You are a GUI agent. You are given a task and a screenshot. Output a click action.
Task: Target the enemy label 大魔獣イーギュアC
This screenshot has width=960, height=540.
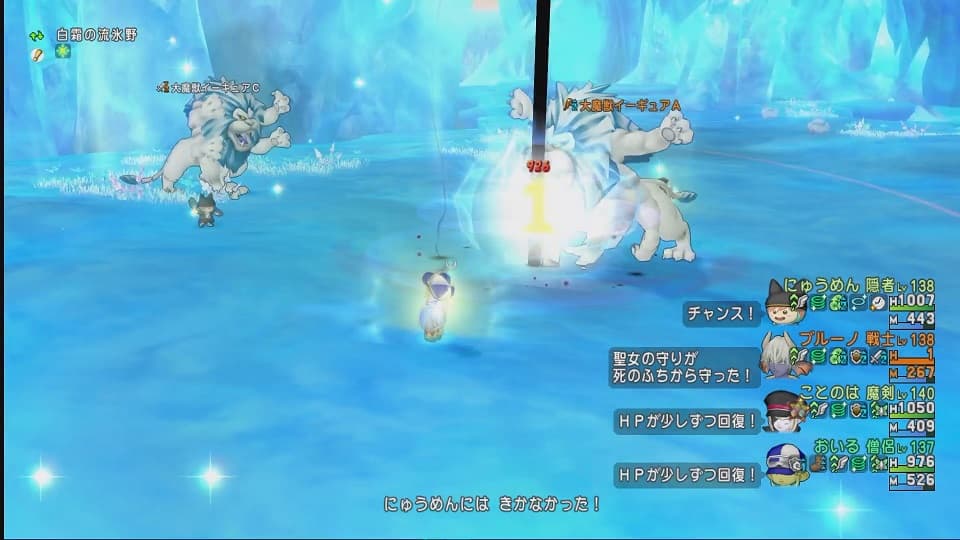pyautogui.click(x=215, y=88)
